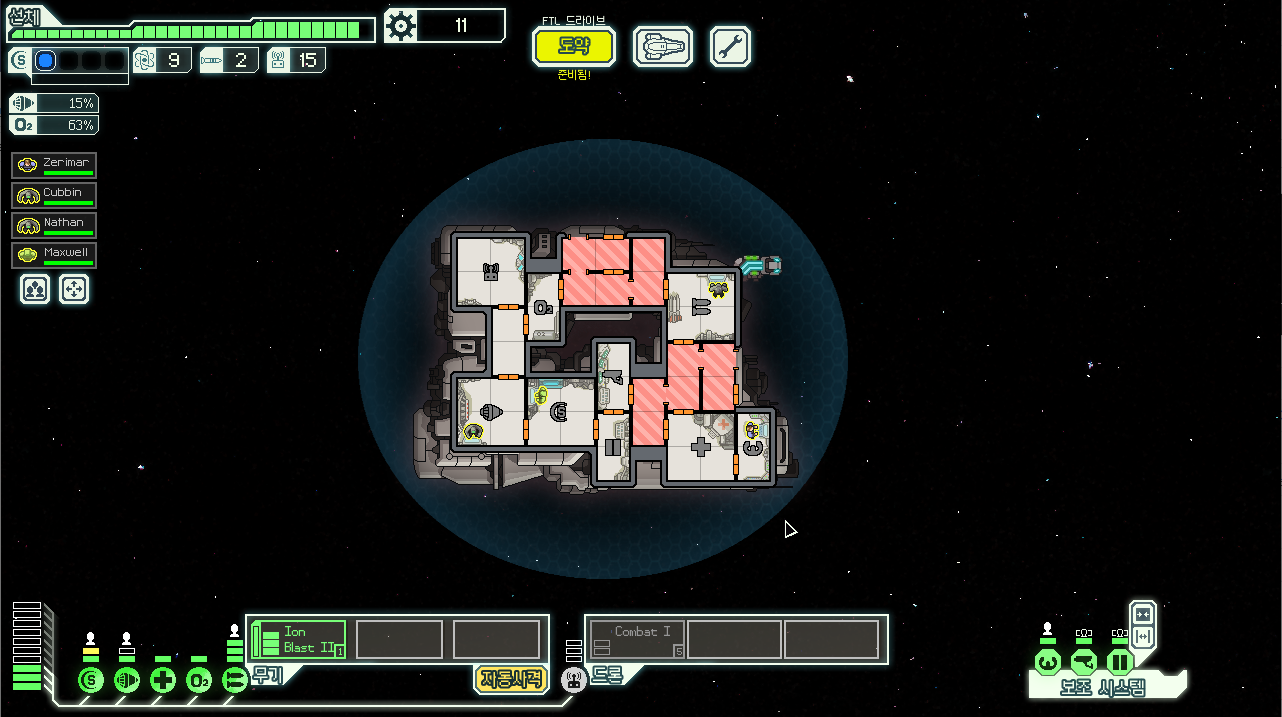Image resolution: width=1282 pixels, height=717 pixels.
Task: Open the wrench upgrades menu
Action: pyautogui.click(x=730, y=46)
